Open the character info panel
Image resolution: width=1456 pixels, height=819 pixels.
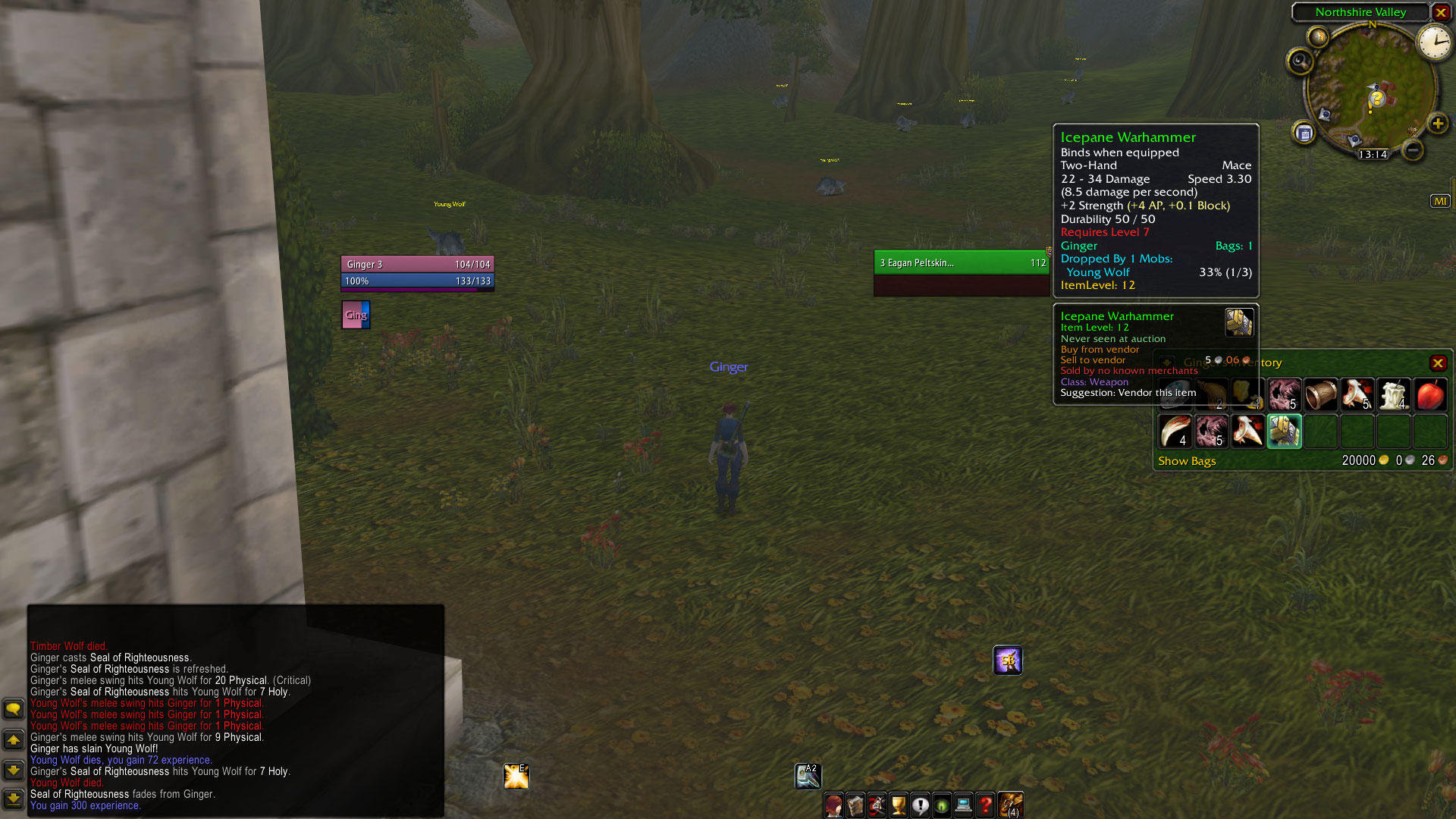tap(833, 805)
